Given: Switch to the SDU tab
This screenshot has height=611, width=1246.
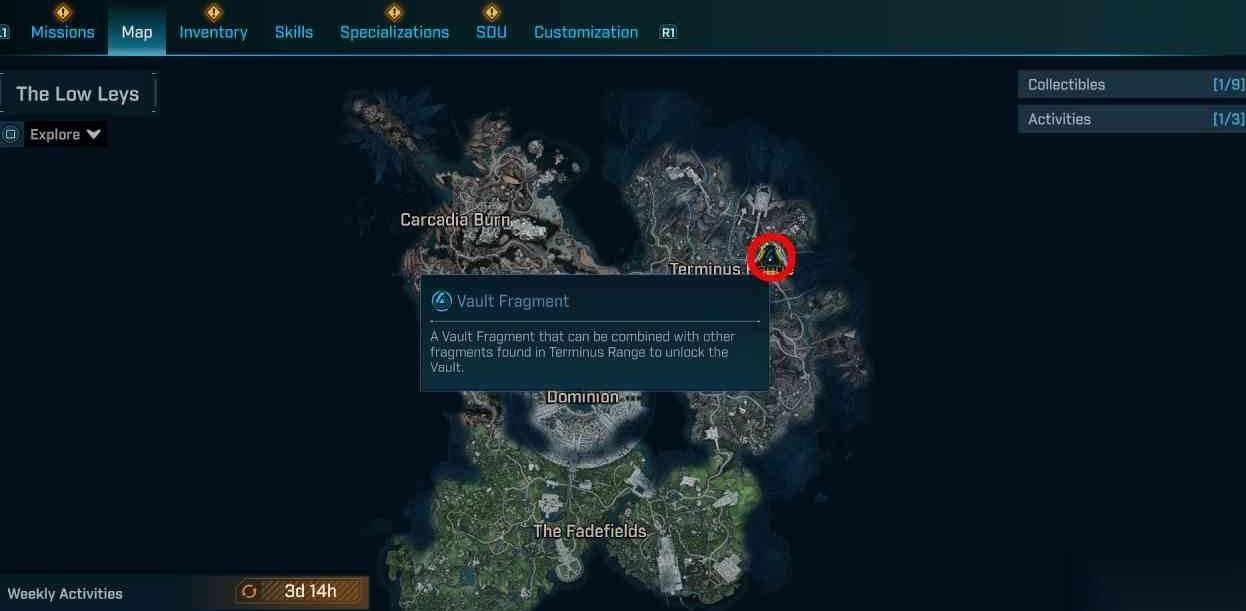Looking at the screenshot, I should (x=491, y=32).
